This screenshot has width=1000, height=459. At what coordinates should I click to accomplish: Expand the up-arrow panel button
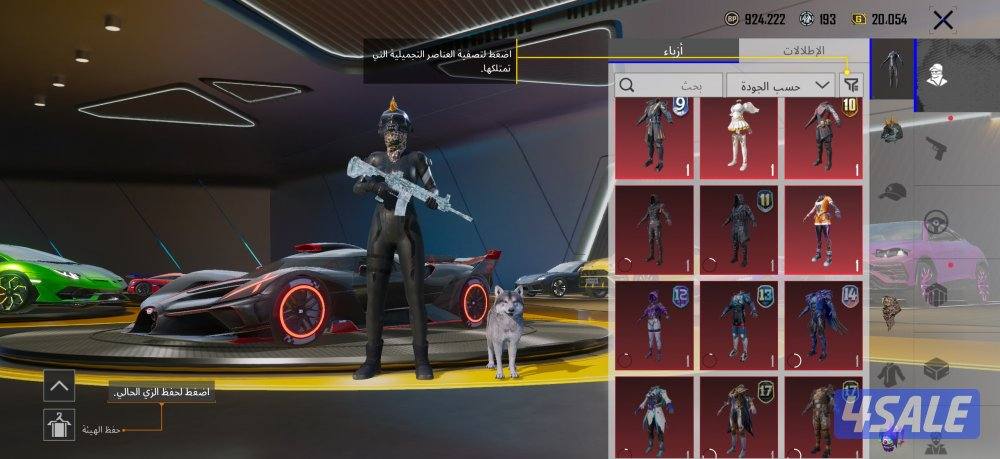tap(59, 384)
